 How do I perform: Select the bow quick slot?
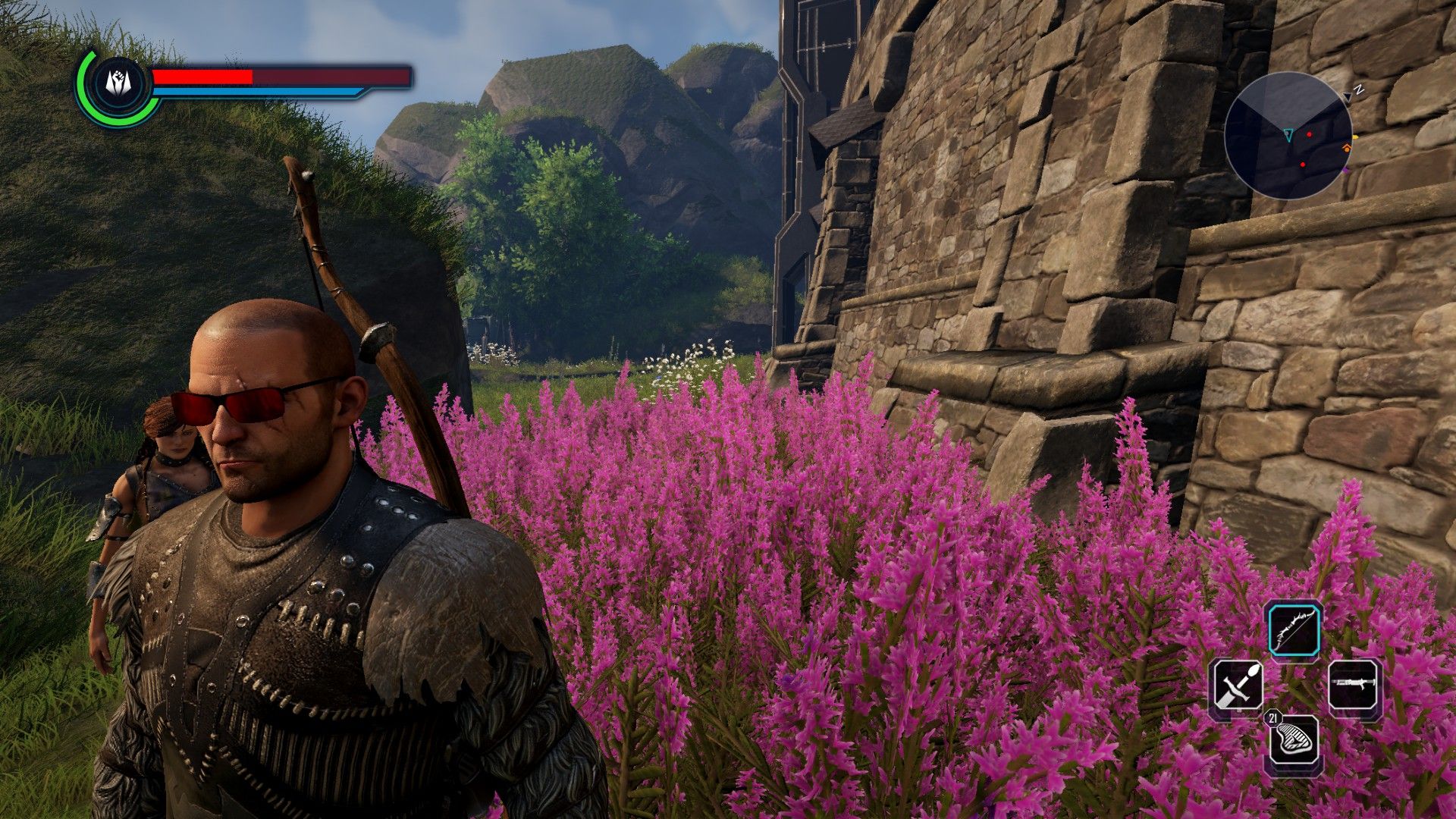1295,629
